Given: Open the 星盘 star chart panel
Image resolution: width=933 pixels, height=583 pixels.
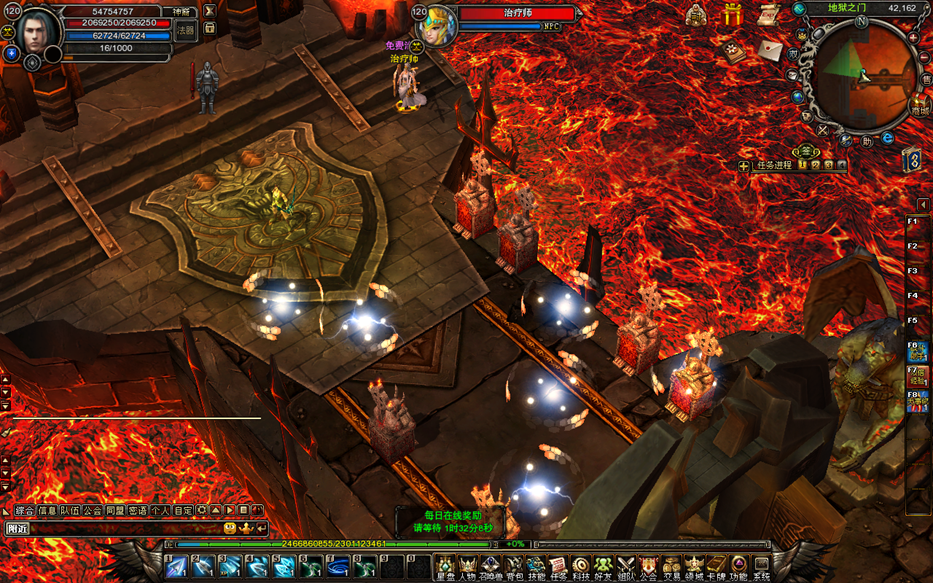Looking at the screenshot, I should pyautogui.click(x=445, y=568).
